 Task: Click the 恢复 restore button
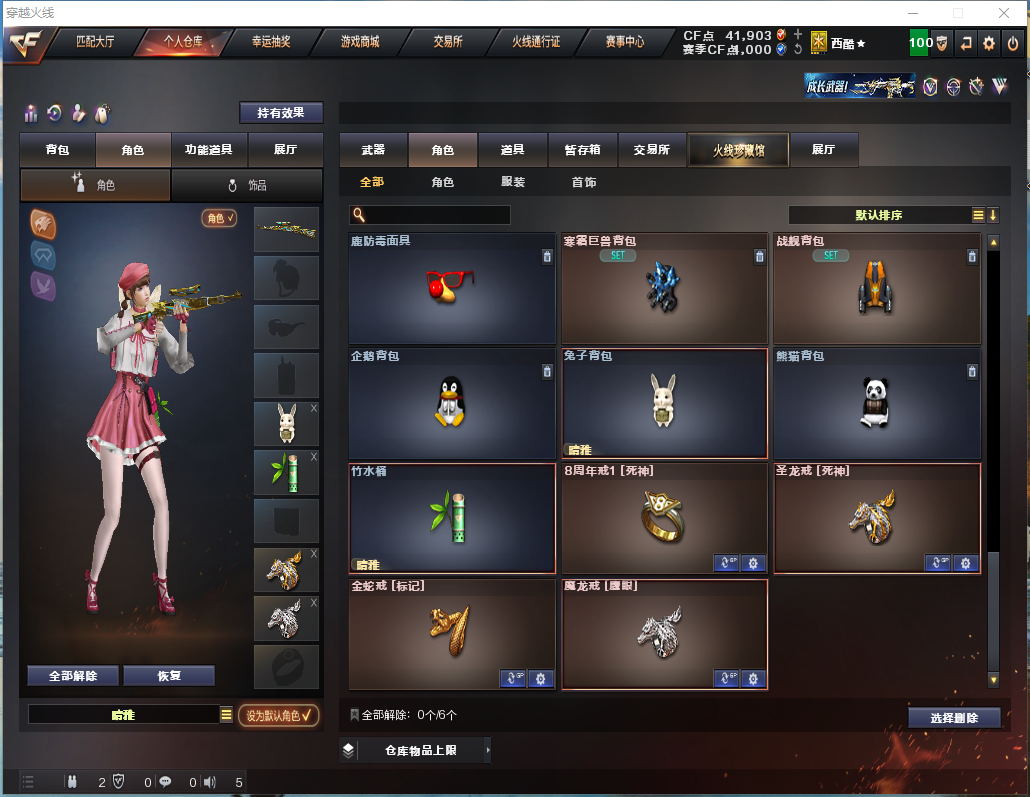point(169,676)
